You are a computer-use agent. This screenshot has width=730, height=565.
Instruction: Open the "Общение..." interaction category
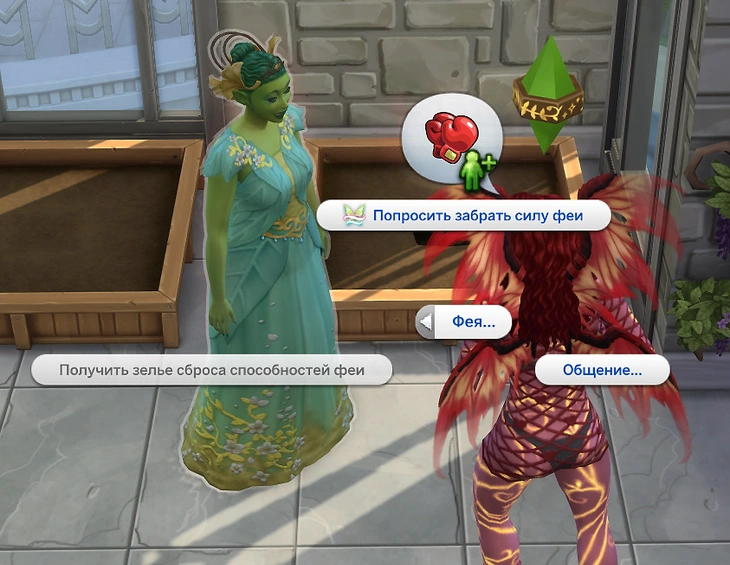pos(602,370)
